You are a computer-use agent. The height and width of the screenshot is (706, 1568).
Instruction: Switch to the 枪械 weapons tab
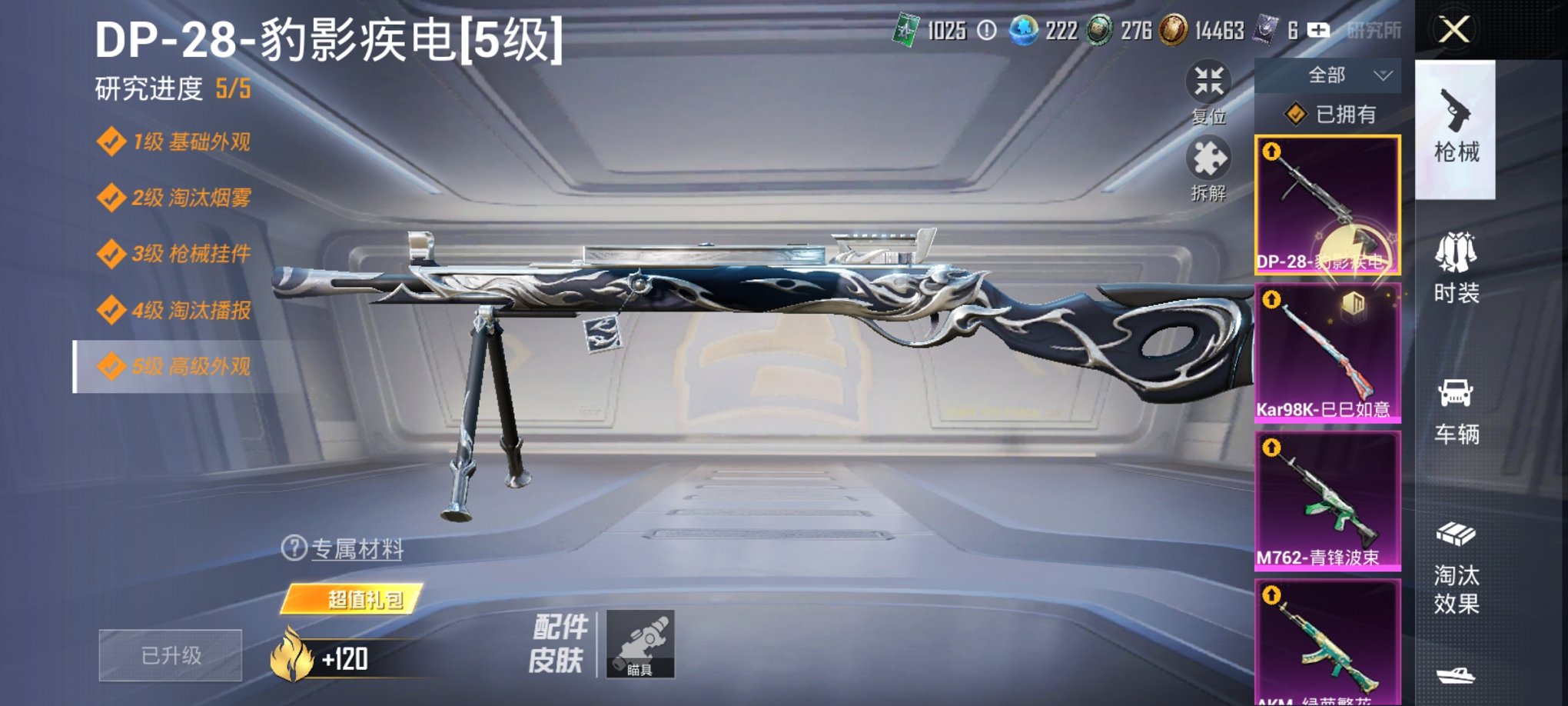pyautogui.click(x=1455, y=127)
